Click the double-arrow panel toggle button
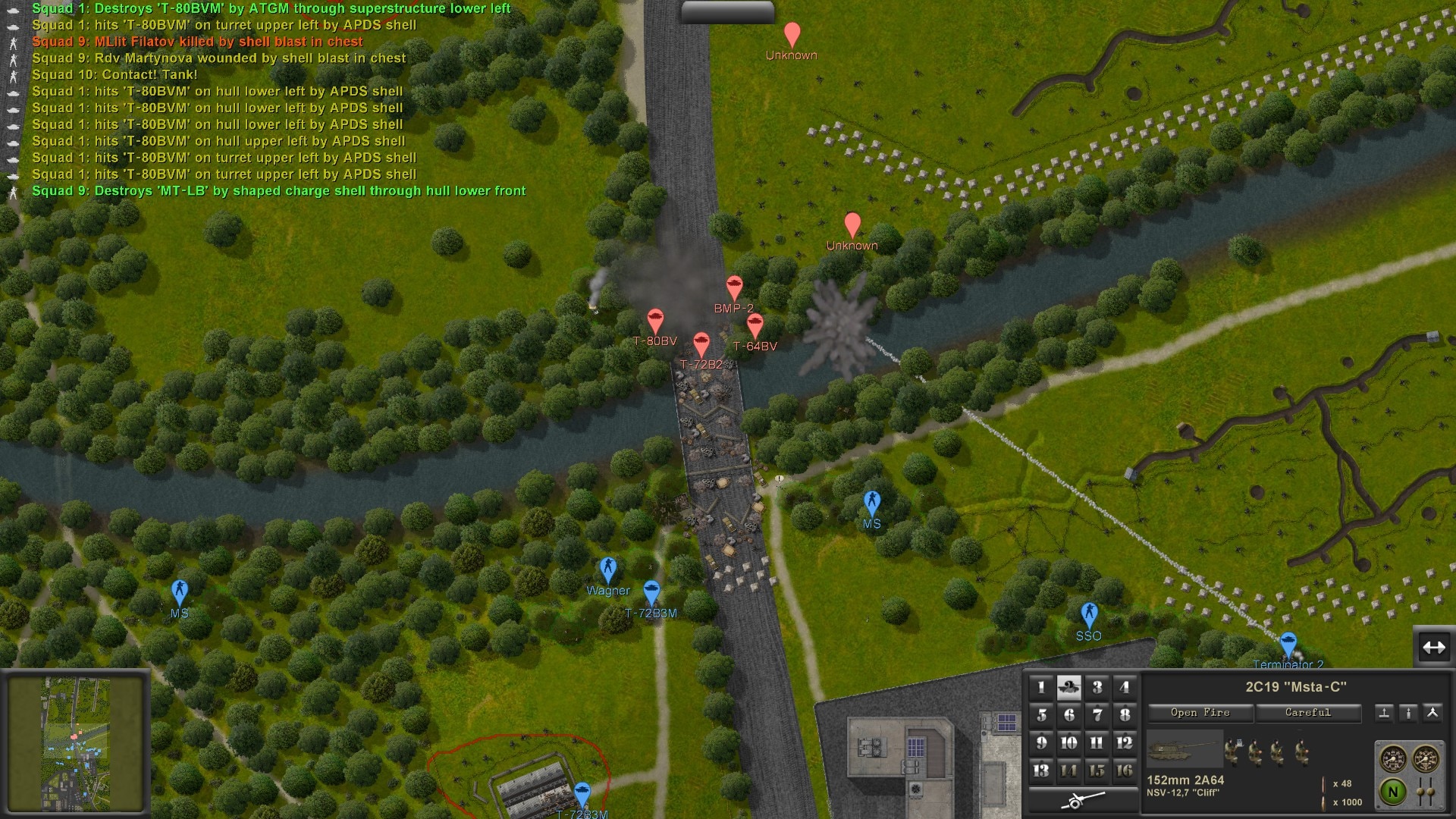Screen dimensions: 1456x819 (x=1433, y=648)
